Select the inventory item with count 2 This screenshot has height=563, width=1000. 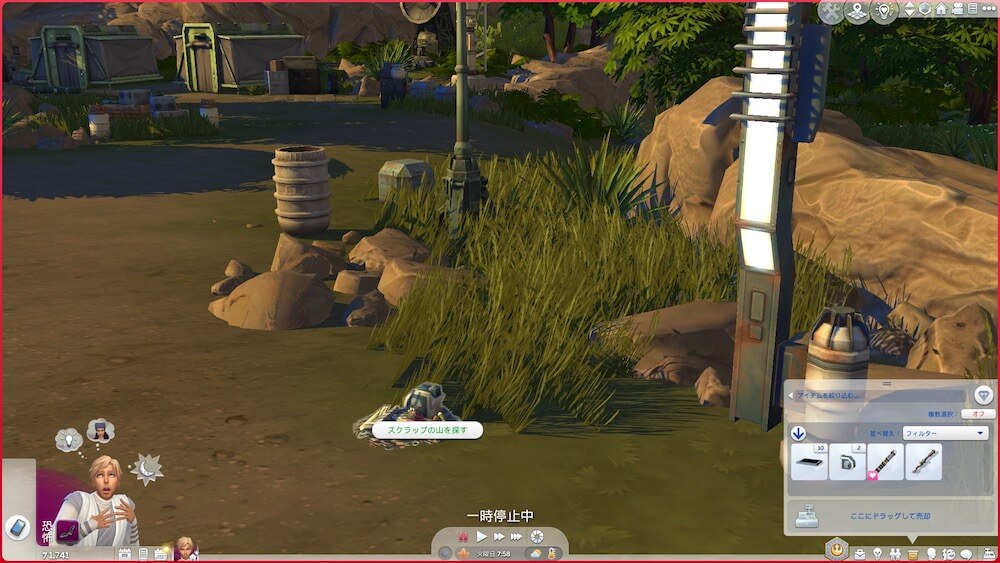[847, 462]
